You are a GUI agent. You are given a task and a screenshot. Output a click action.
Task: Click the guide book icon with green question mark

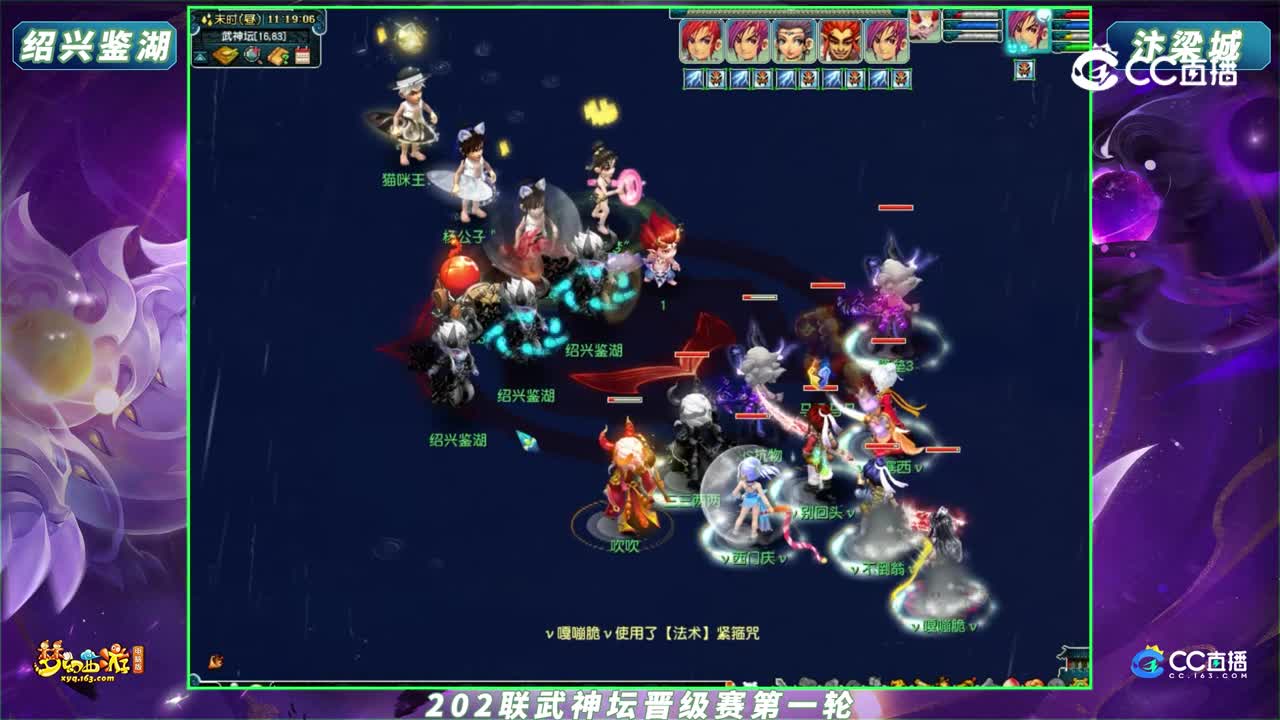coord(278,56)
